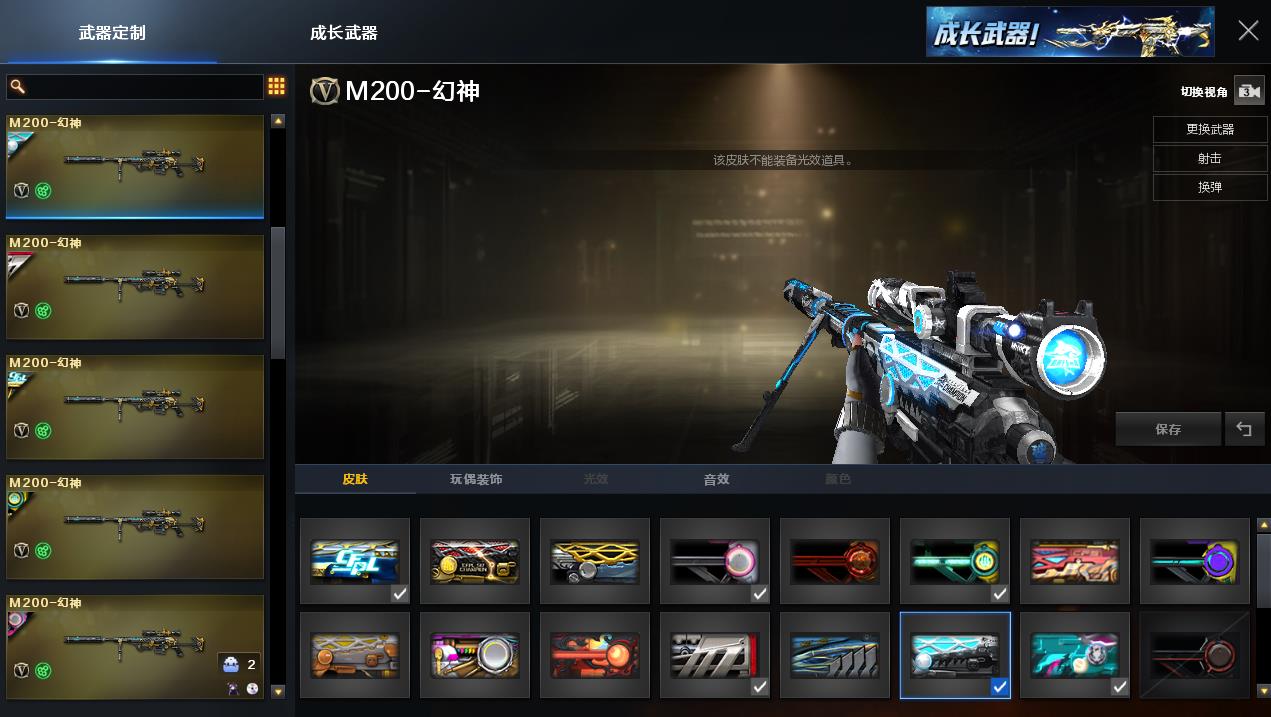Switch to the 成长武器 tab
This screenshot has width=1271, height=717.
pyautogui.click(x=344, y=33)
